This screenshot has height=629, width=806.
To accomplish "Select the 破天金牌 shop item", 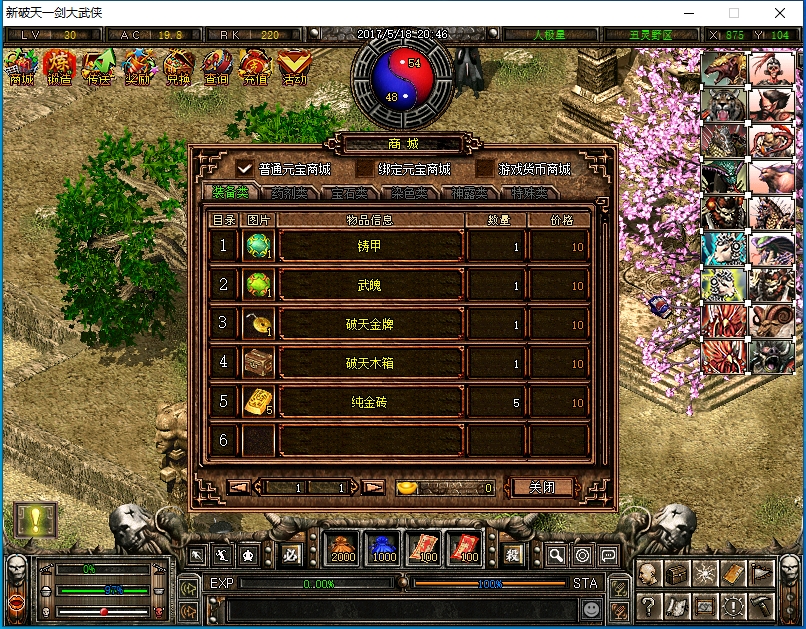I will (371, 324).
